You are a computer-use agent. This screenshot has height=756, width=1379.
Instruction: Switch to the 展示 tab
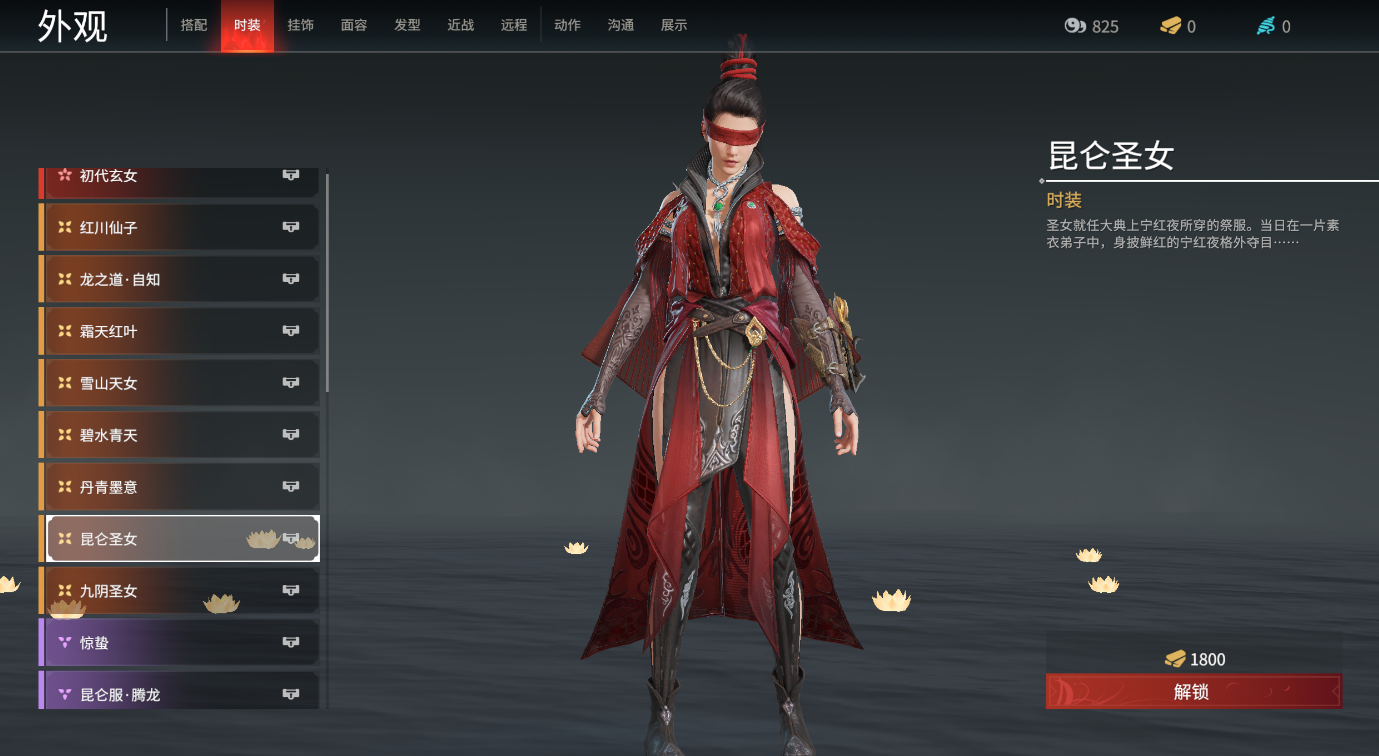coord(674,25)
